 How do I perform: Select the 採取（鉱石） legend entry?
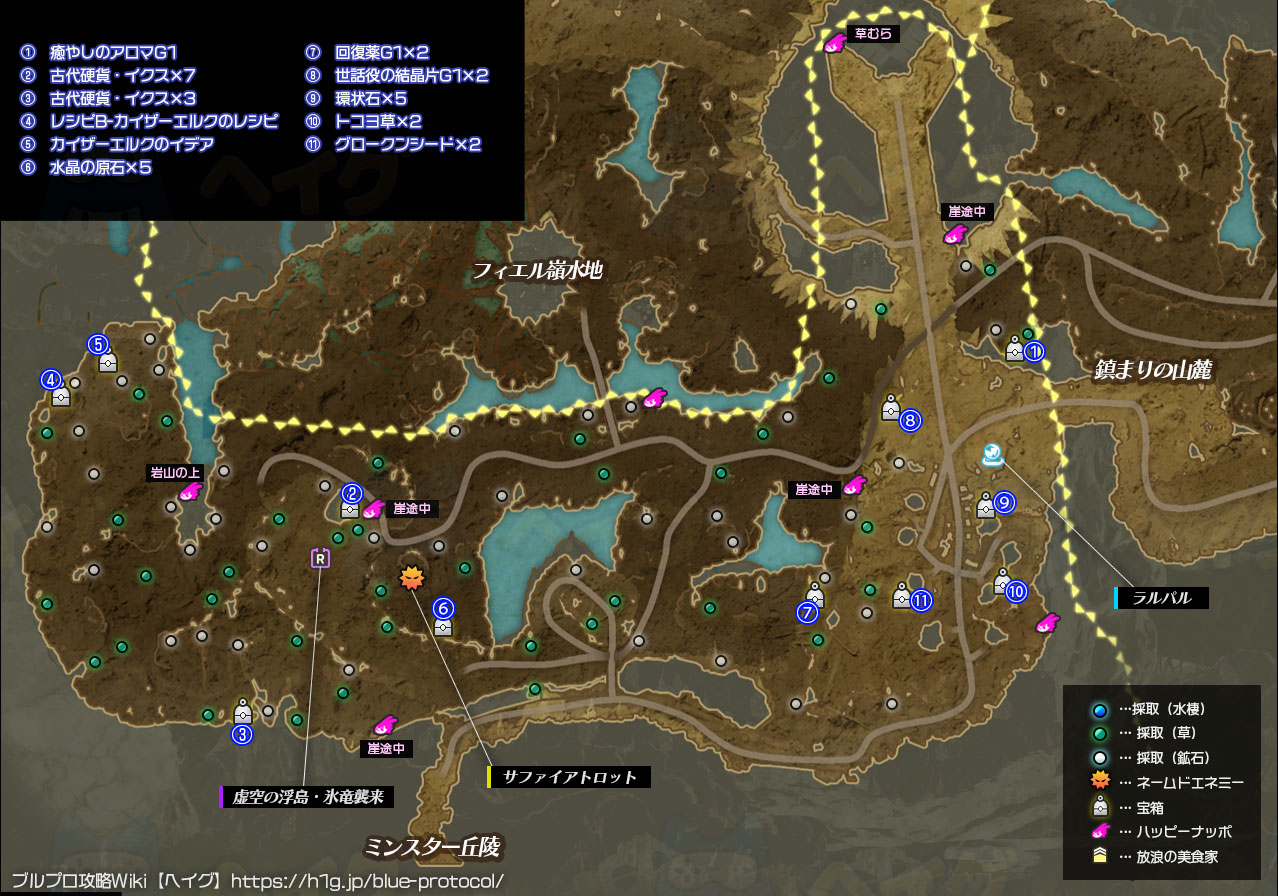coord(1150,757)
